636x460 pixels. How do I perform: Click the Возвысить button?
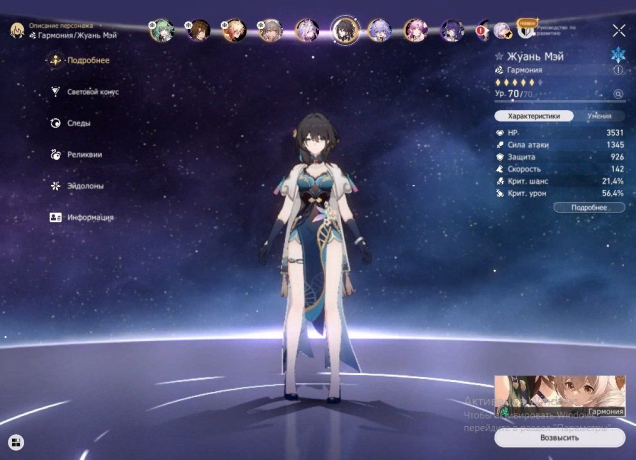[559, 438]
